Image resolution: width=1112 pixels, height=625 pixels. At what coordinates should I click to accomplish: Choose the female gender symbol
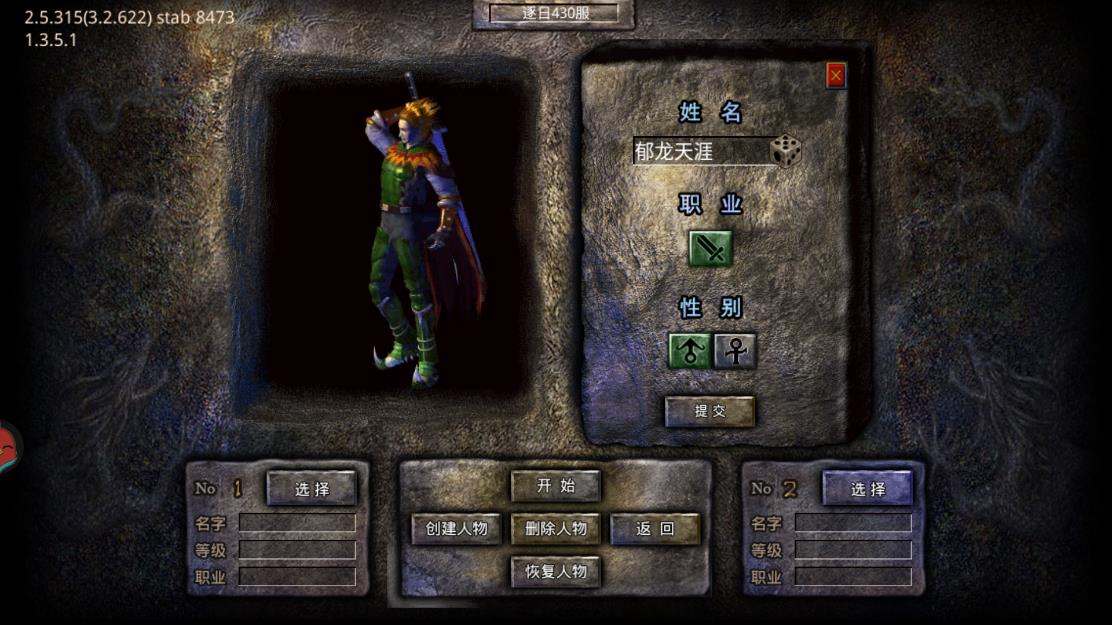click(x=735, y=351)
